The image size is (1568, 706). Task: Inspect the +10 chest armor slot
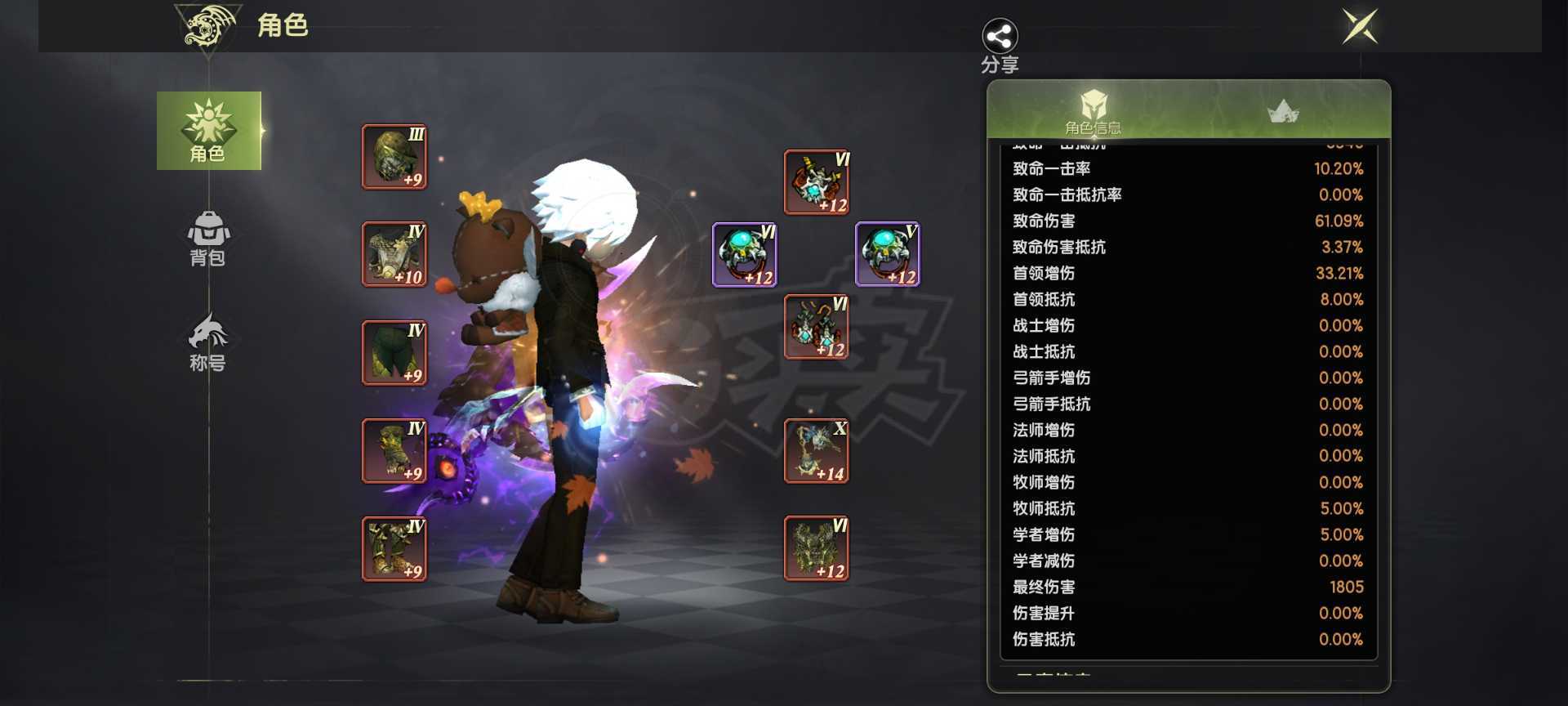394,255
